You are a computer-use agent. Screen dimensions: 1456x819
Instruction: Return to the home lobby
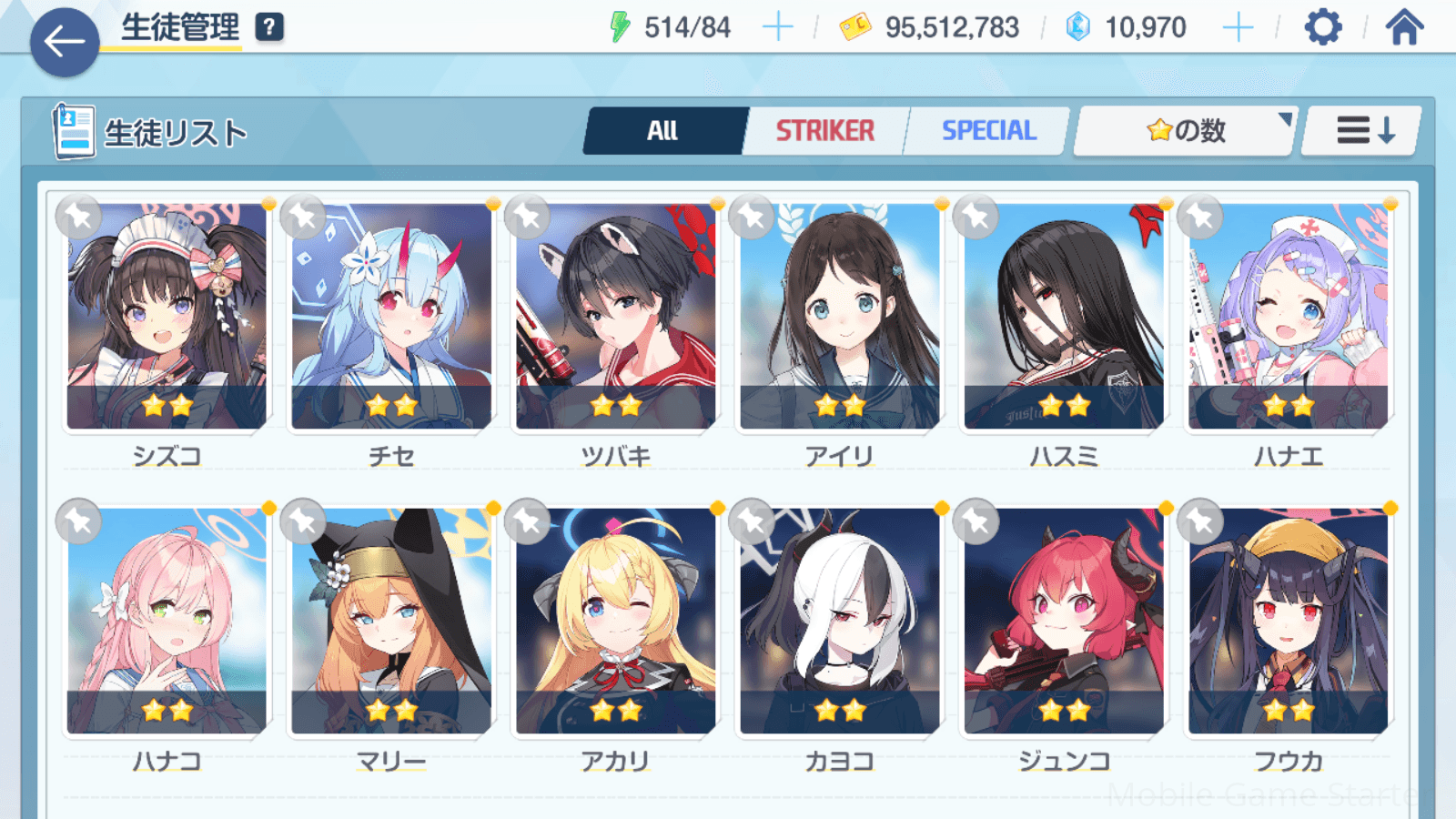1404,27
